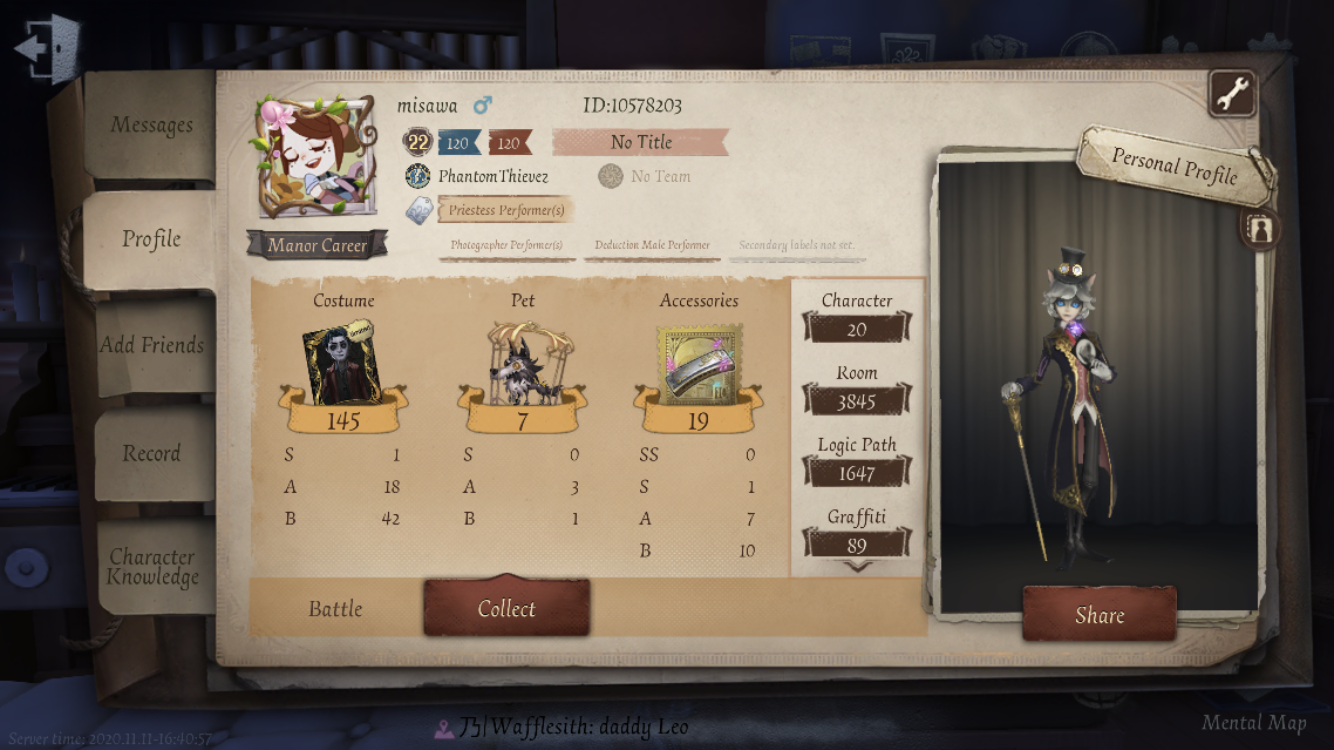
Task: Go to the Add Friends tab
Action: [x=152, y=345]
